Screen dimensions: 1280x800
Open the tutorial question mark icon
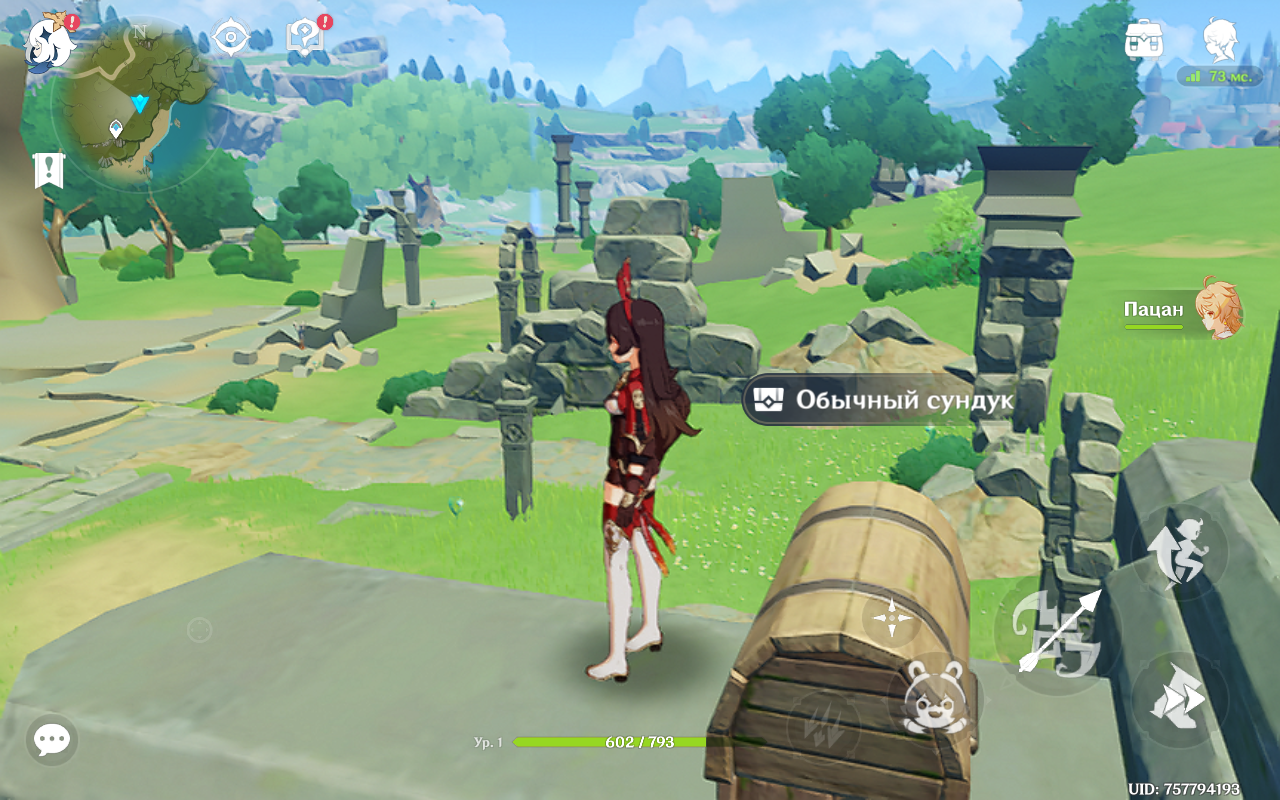coord(303,38)
